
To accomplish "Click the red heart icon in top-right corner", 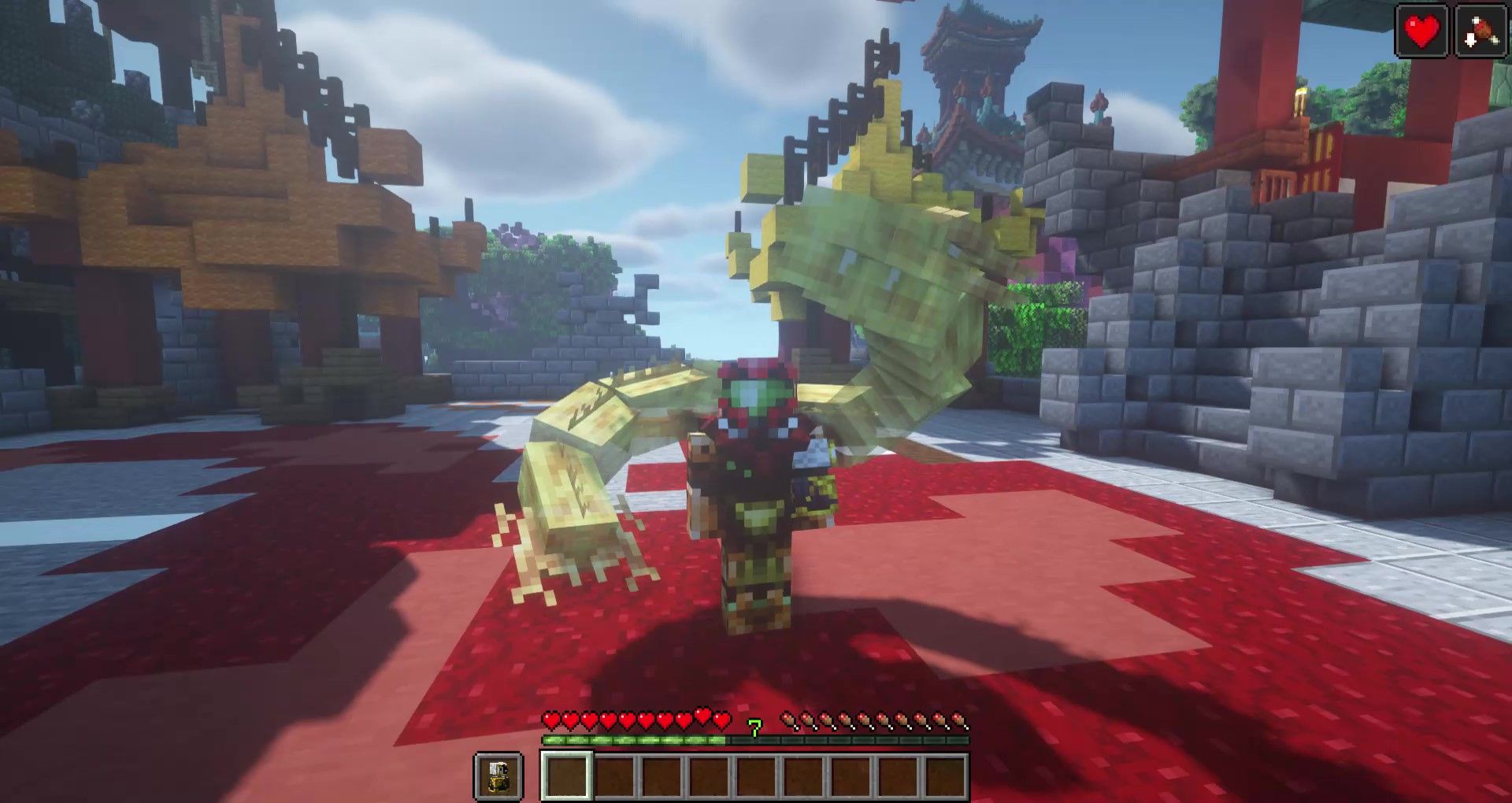I will pos(1421,31).
